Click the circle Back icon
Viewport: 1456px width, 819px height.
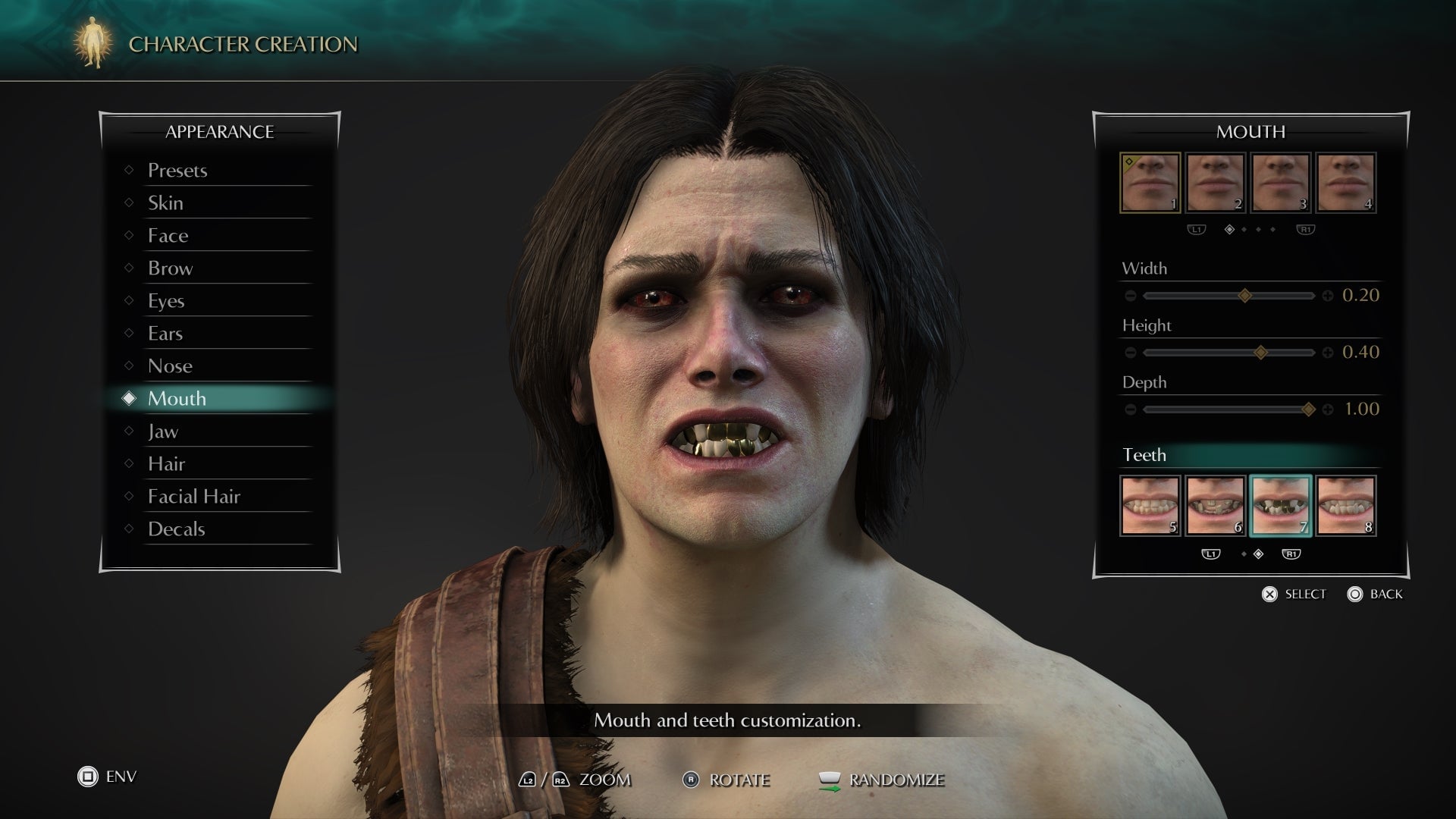click(x=1353, y=595)
